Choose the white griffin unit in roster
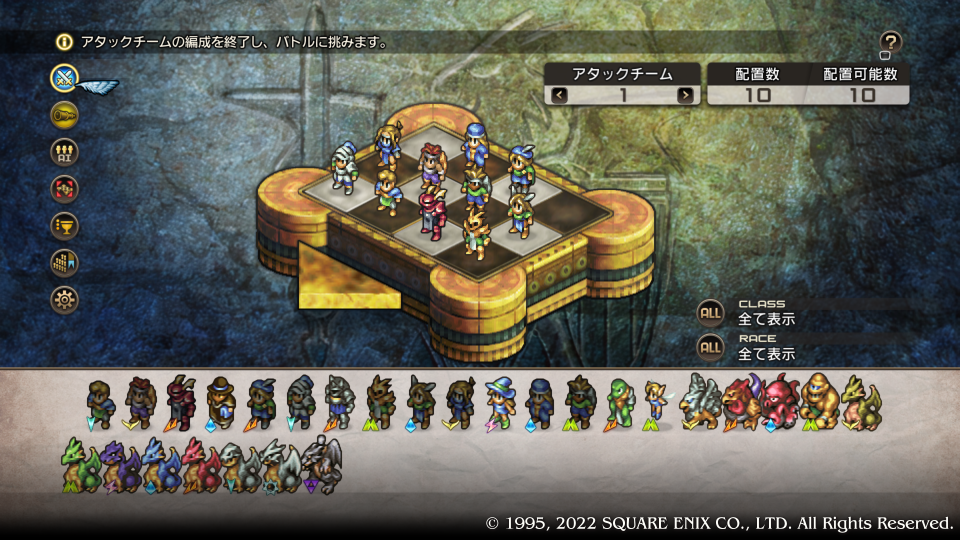 [698, 402]
